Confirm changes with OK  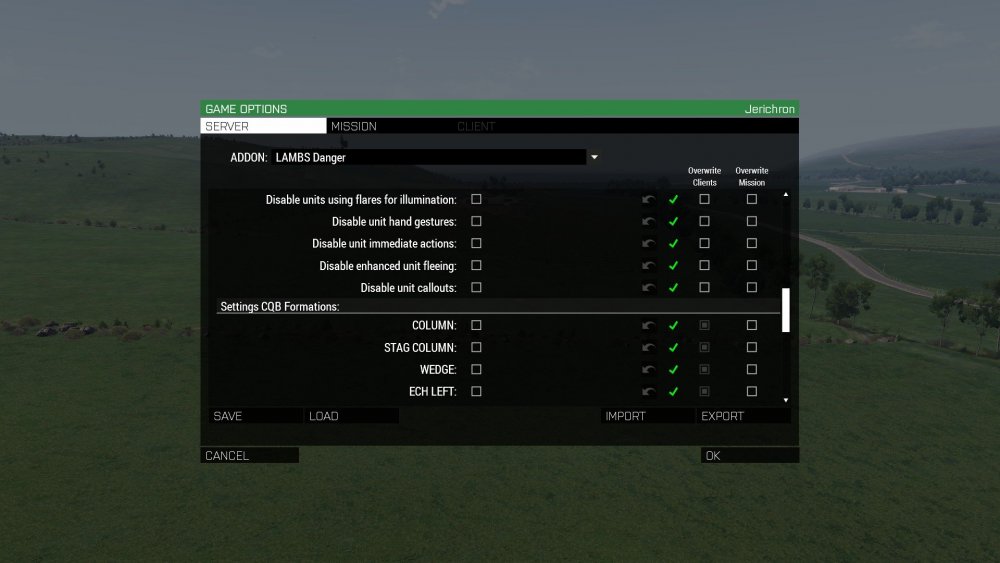(x=749, y=456)
